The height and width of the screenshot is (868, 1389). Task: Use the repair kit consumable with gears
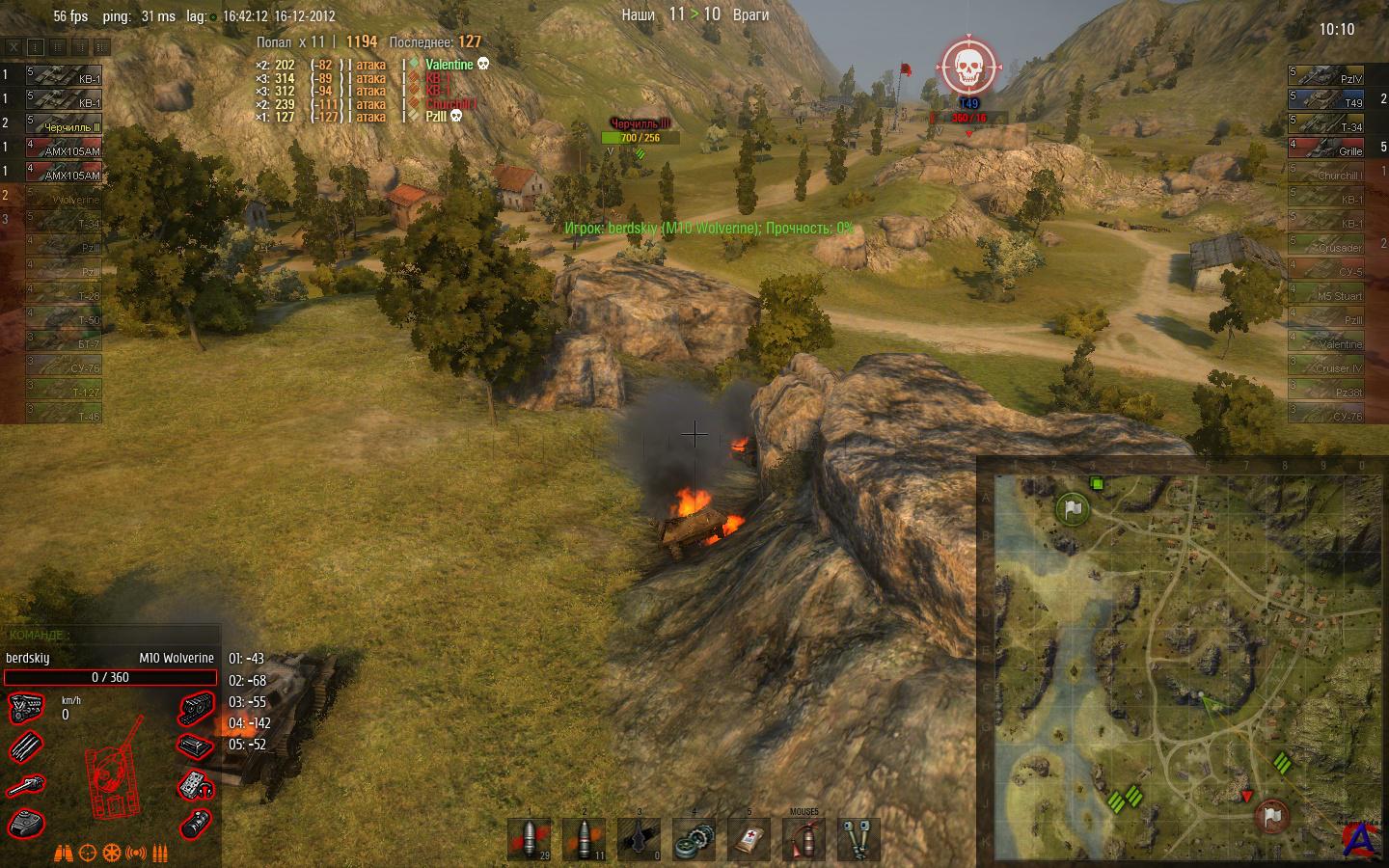point(694,839)
